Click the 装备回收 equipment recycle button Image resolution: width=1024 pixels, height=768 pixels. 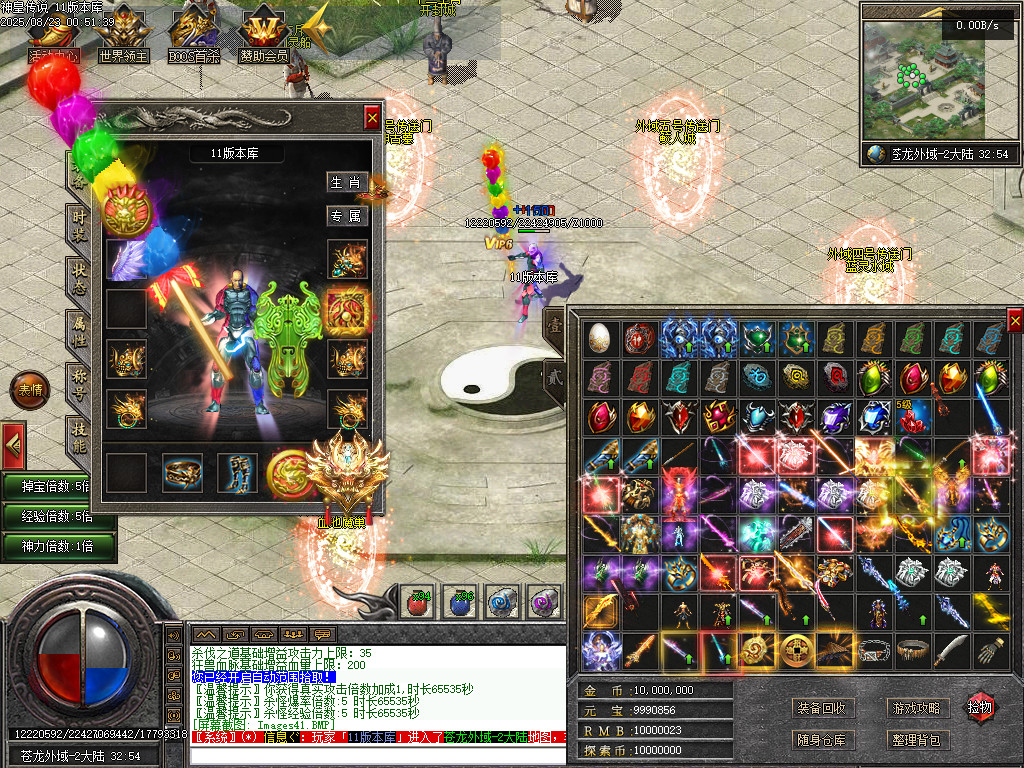tap(823, 708)
